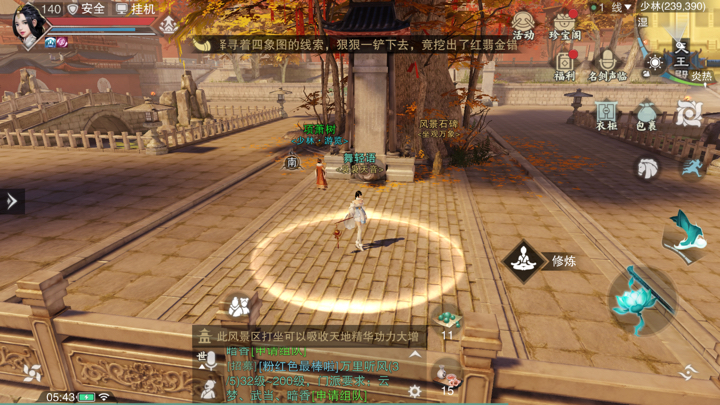Open the 包裹 inventory bag

pos(647,114)
